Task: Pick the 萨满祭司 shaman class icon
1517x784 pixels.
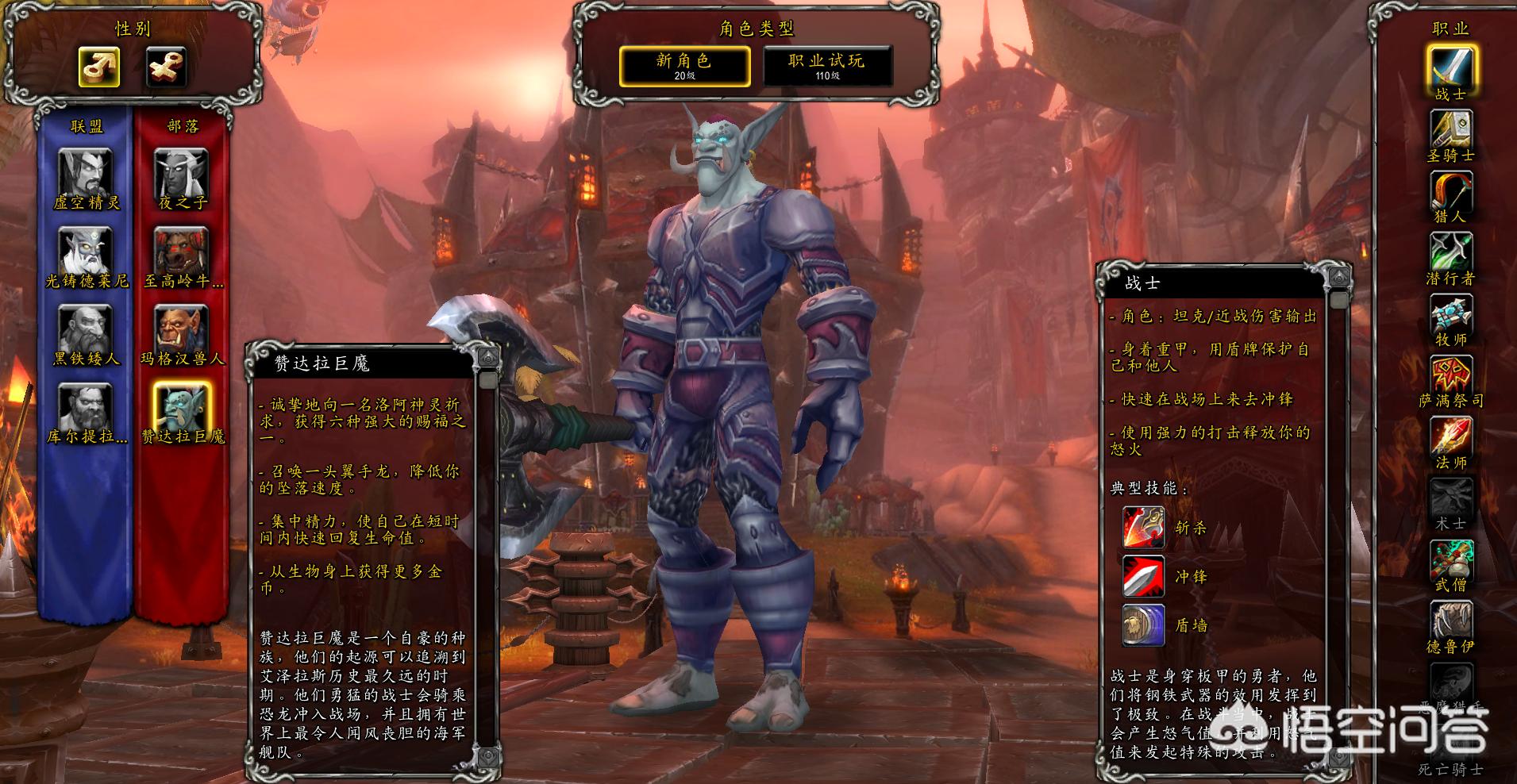Action: point(1451,375)
